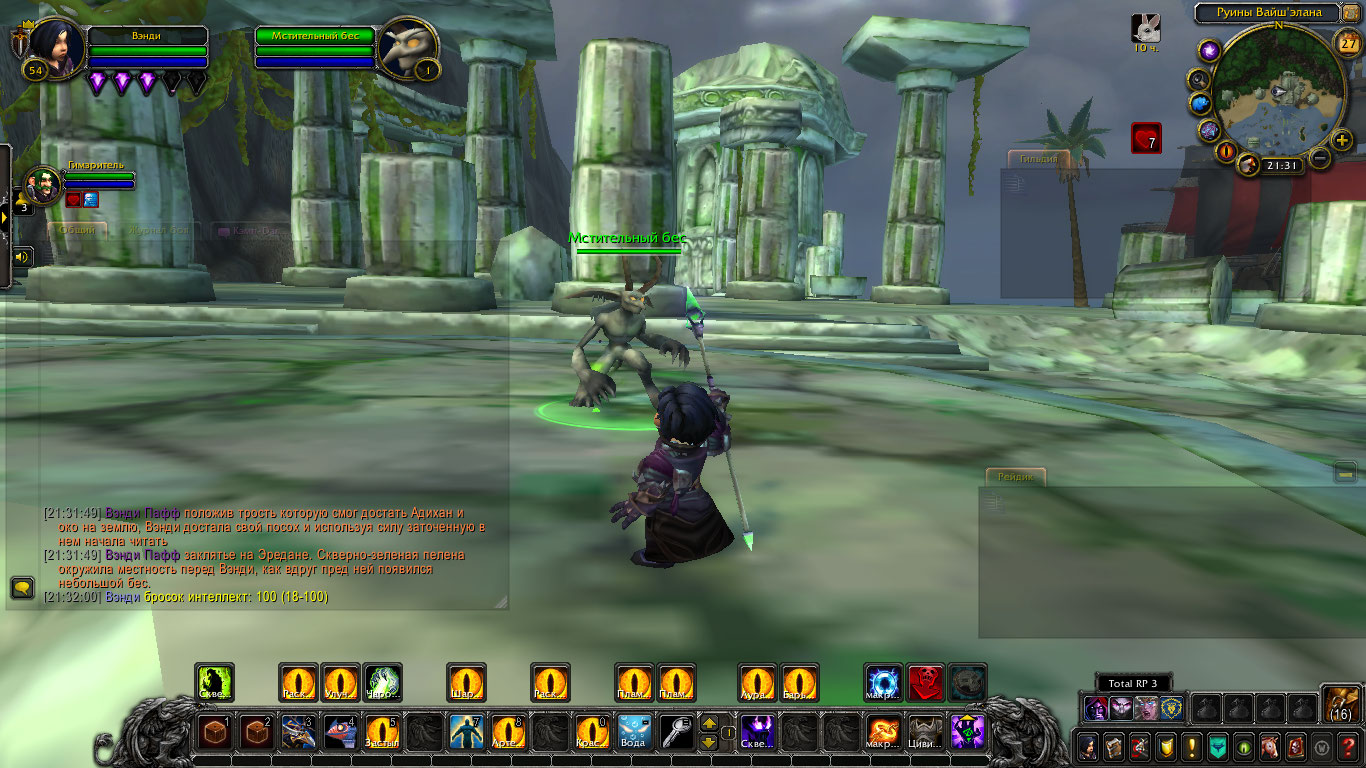Zoom in the minimap with the plus button
Image resolution: width=1366 pixels, height=768 pixels.
pos(1342,139)
